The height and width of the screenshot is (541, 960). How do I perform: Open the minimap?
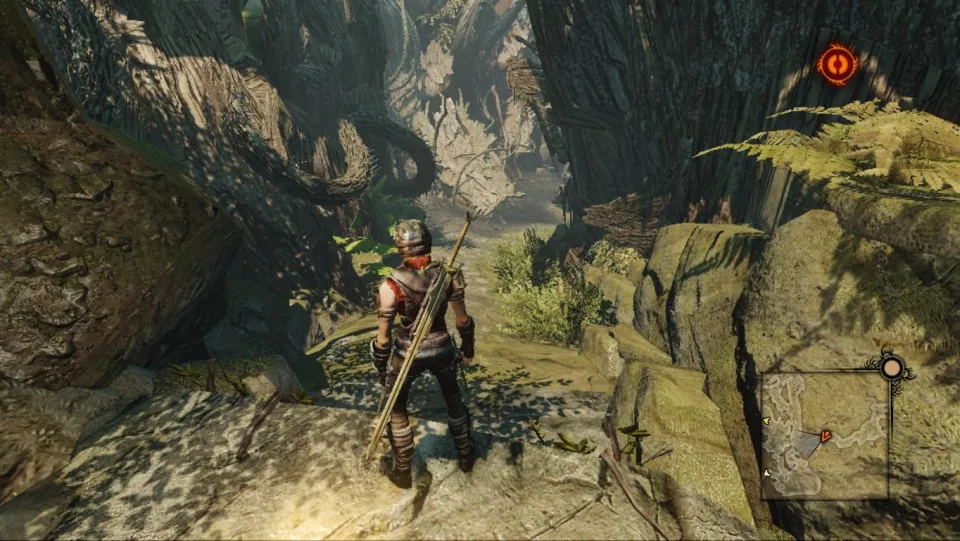coord(825,436)
